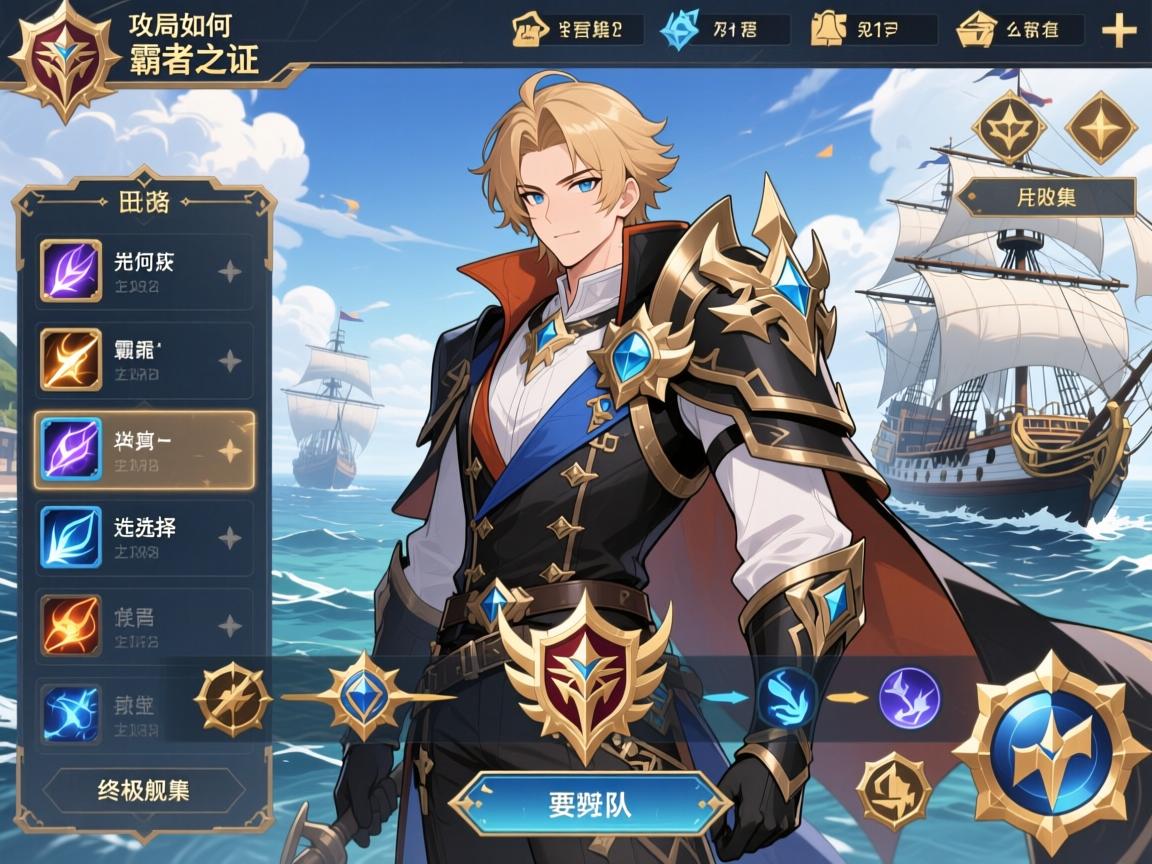Click the gold plus button in the top bar
This screenshot has width=1152, height=864.
click(x=1119, y=31)
